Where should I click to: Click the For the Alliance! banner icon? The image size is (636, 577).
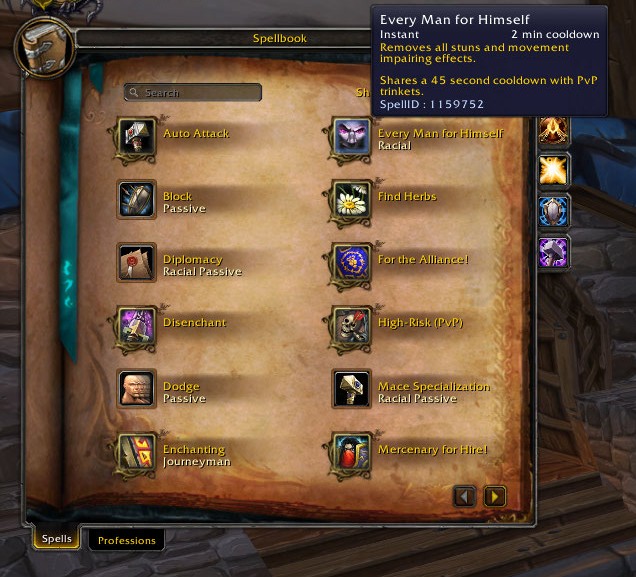[x=351, y=263]
